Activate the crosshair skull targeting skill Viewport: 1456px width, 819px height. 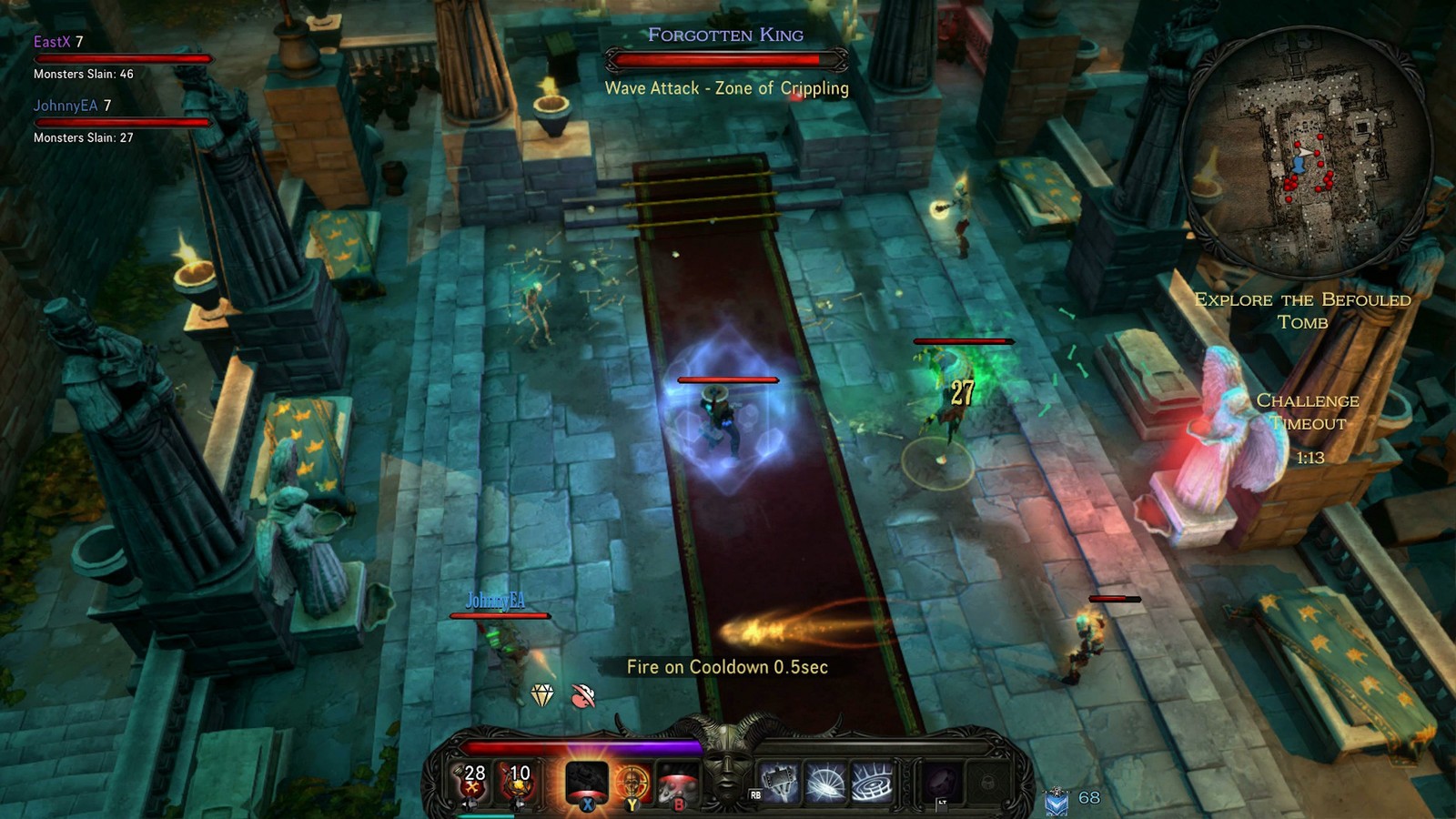coord(632,781)
